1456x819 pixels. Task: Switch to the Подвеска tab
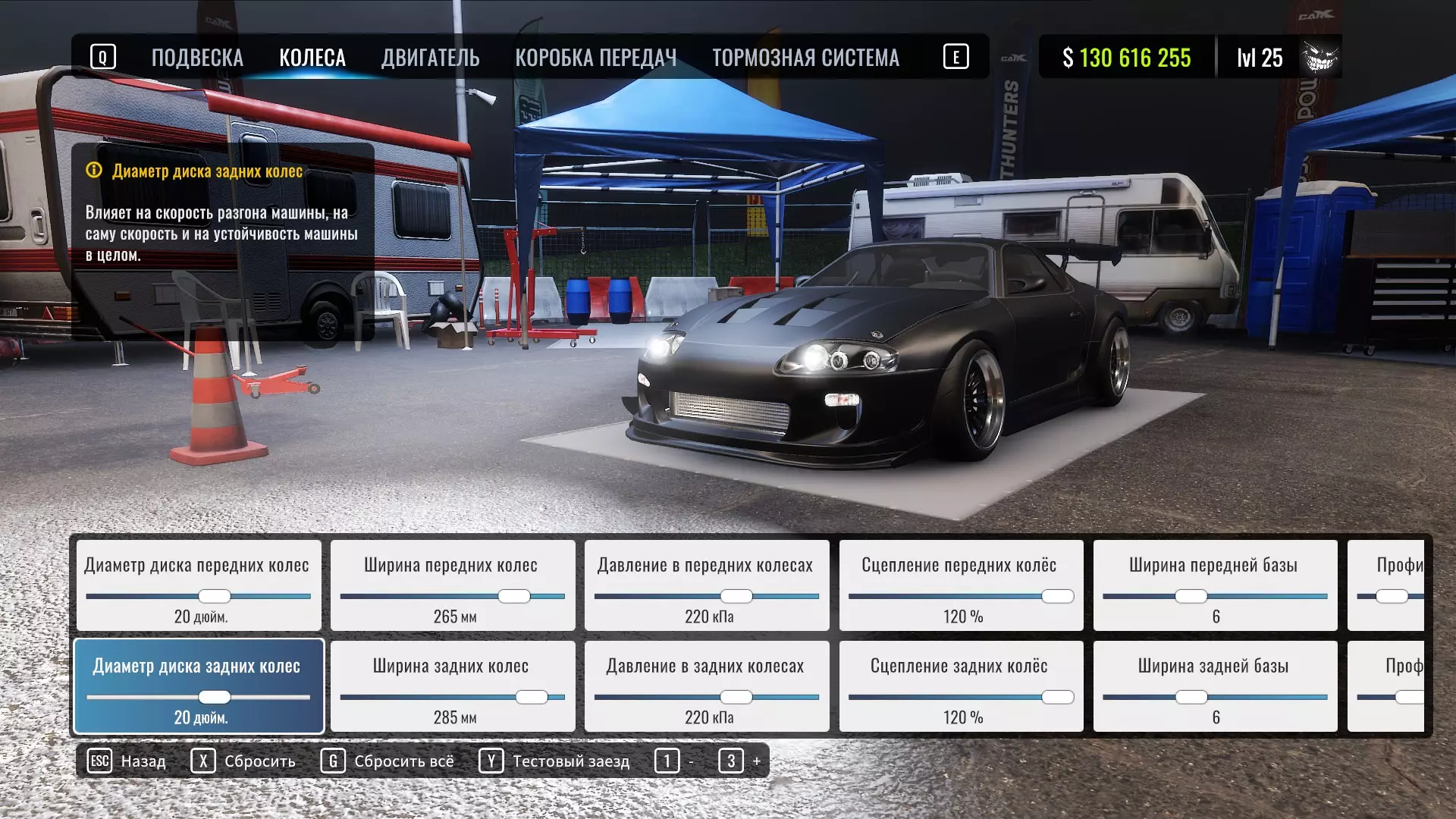(197, 58)
